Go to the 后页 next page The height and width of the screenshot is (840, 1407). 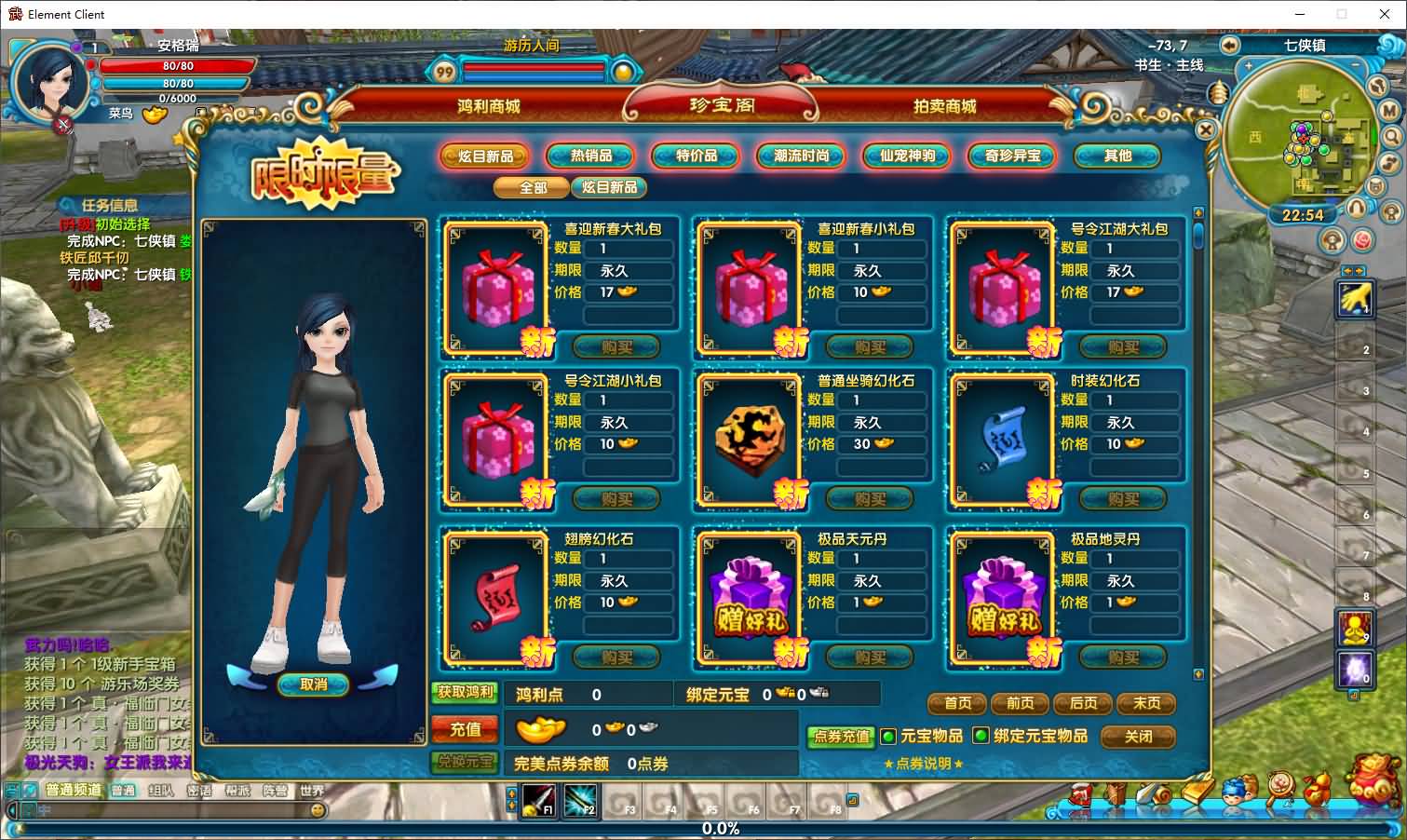(1083, 703)
